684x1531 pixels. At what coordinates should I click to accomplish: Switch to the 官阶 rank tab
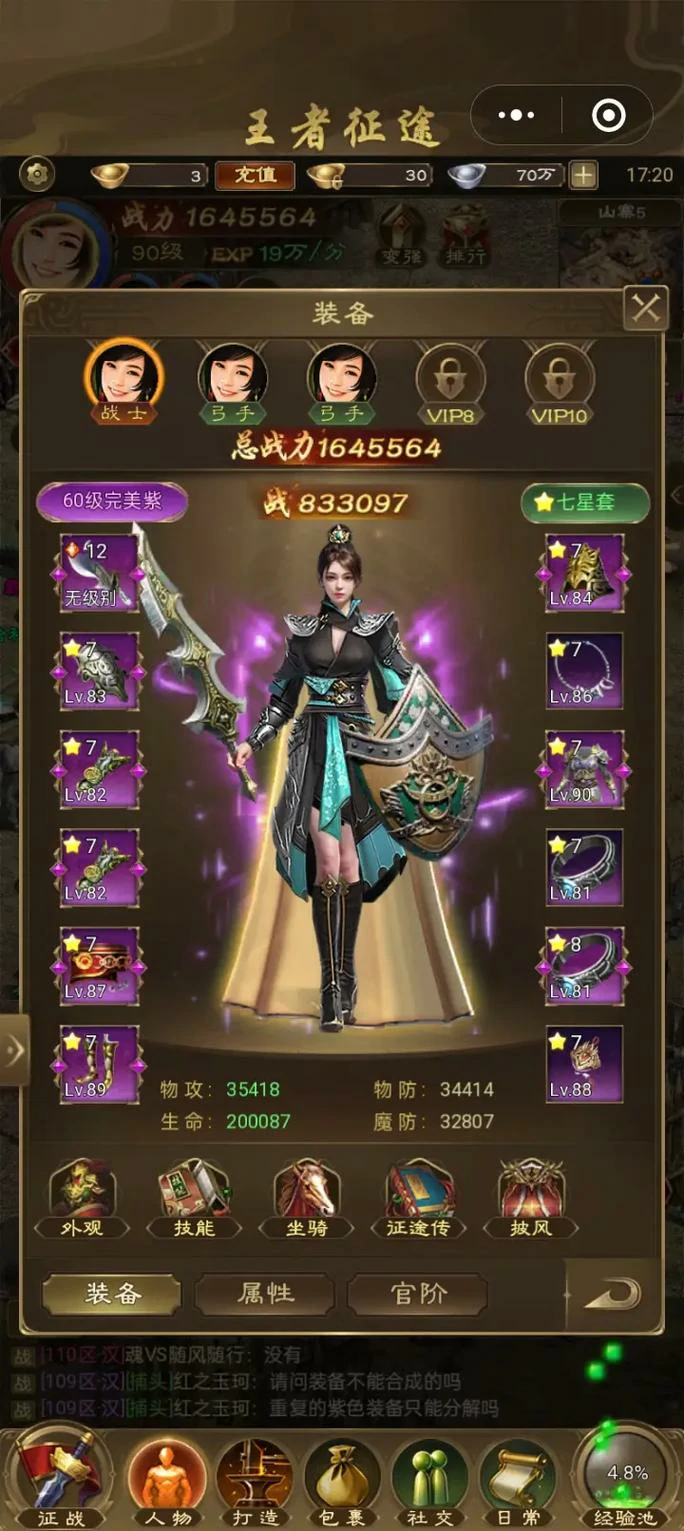click(x=418, y=1294)
